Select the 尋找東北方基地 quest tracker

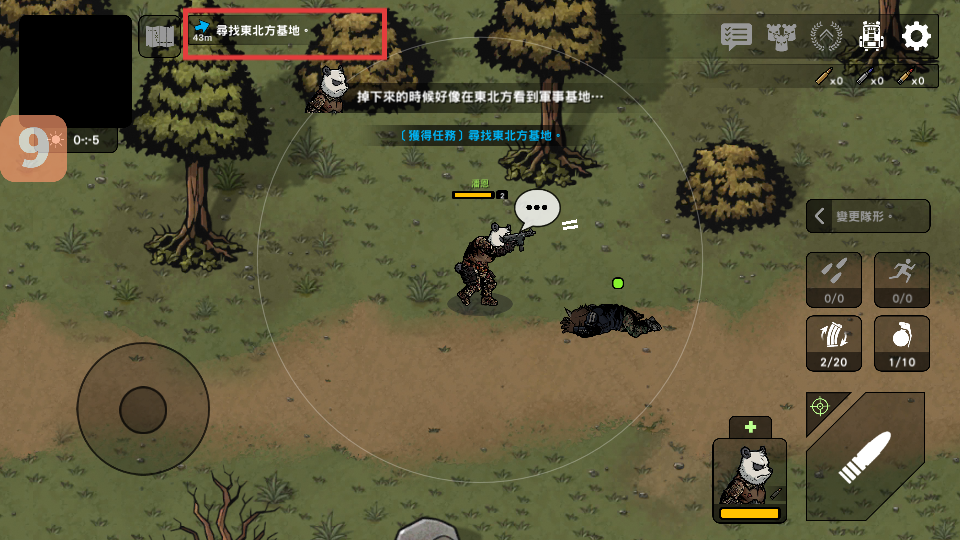point(285,33)
